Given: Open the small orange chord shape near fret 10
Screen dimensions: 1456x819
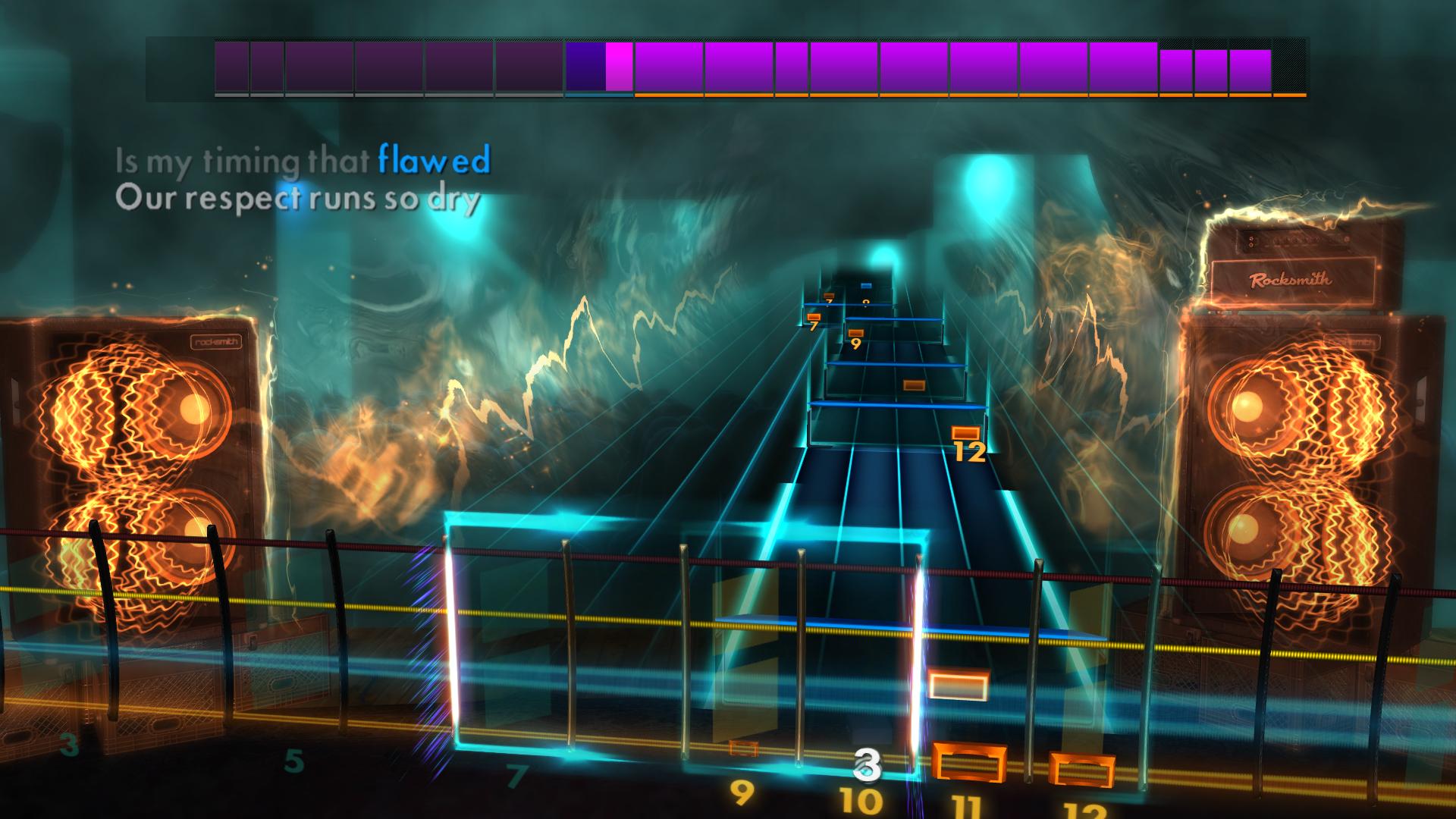Looking at the screenshot, I should pos(743,749).
